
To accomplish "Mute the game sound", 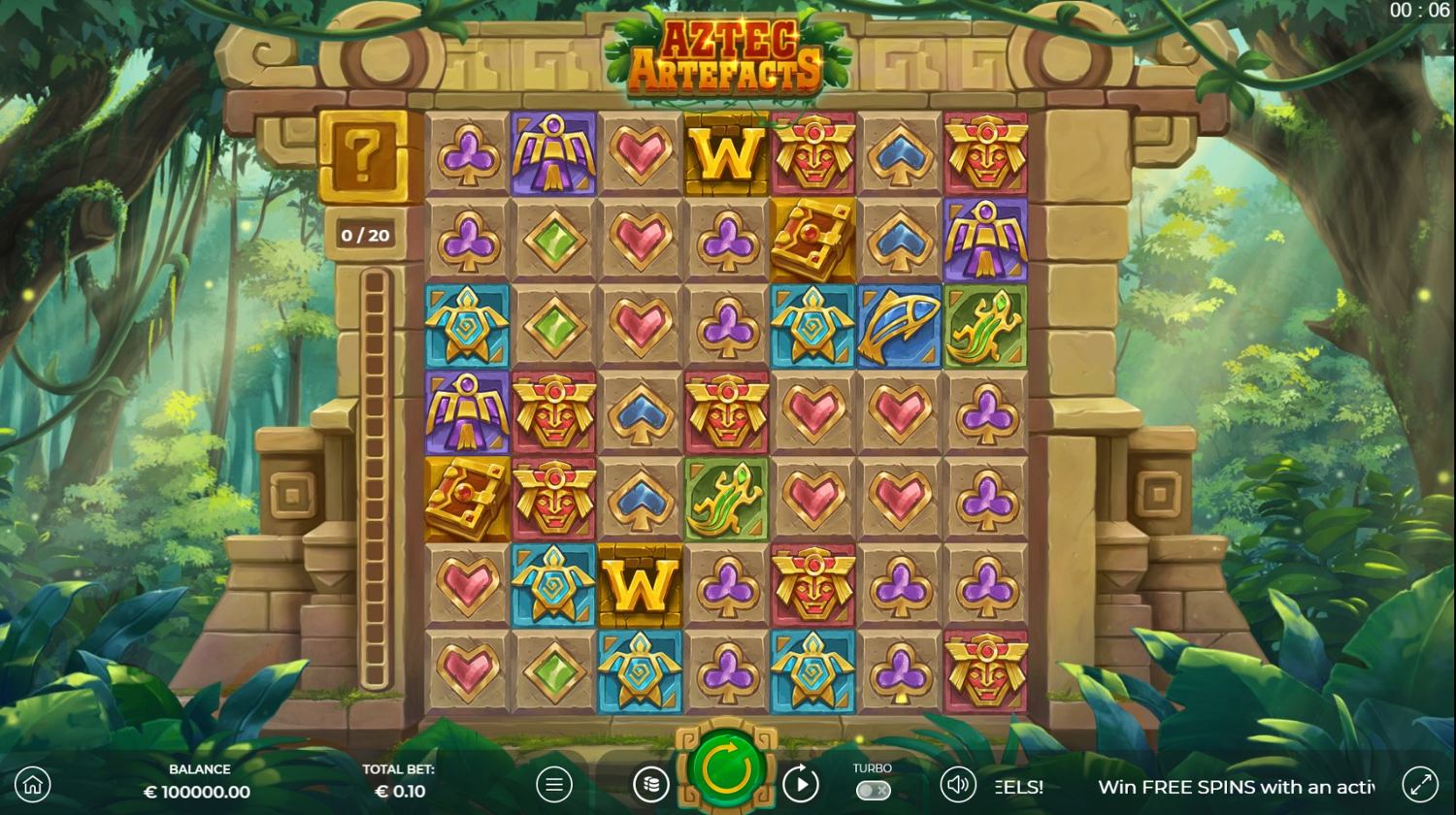I will (958, 784).
